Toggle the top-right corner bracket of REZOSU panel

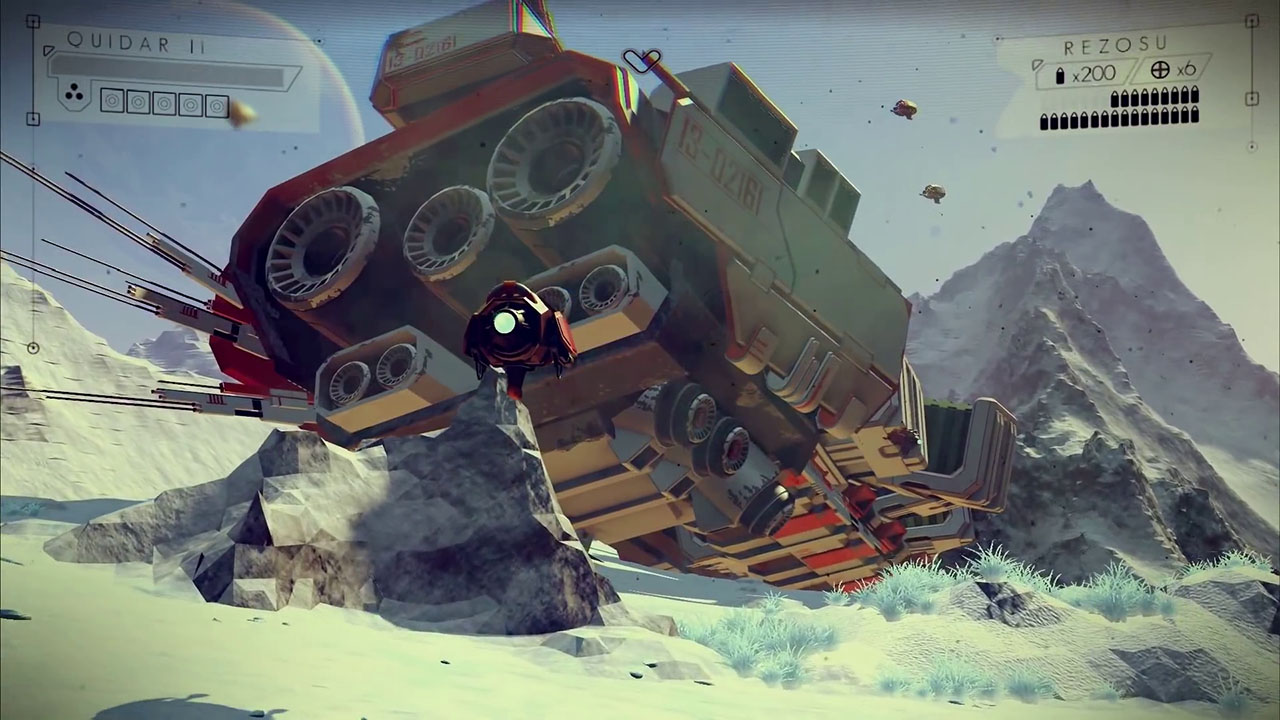click(1251, 23)
